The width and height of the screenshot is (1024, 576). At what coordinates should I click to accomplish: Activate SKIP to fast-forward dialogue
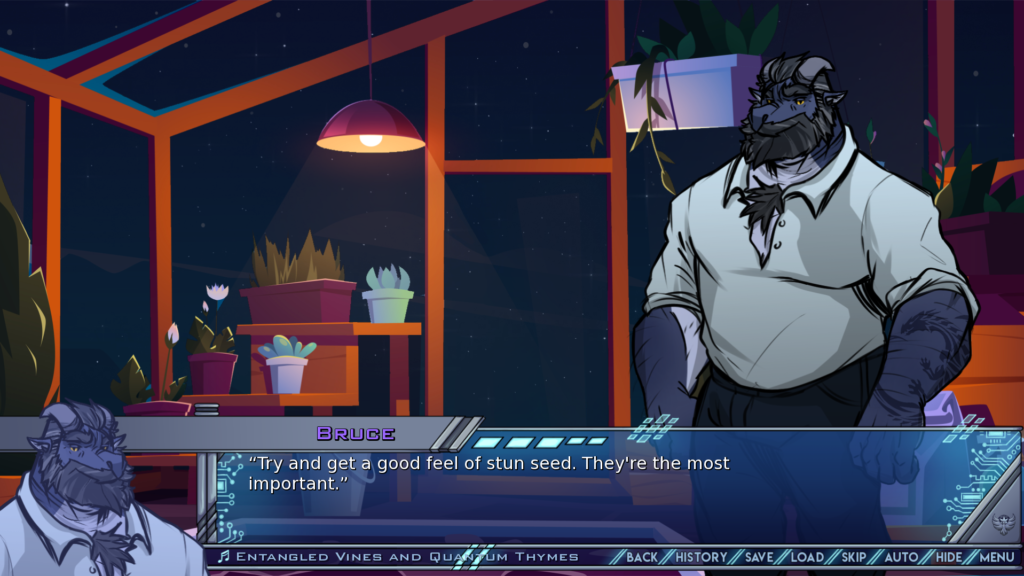(x=854, y=557)
